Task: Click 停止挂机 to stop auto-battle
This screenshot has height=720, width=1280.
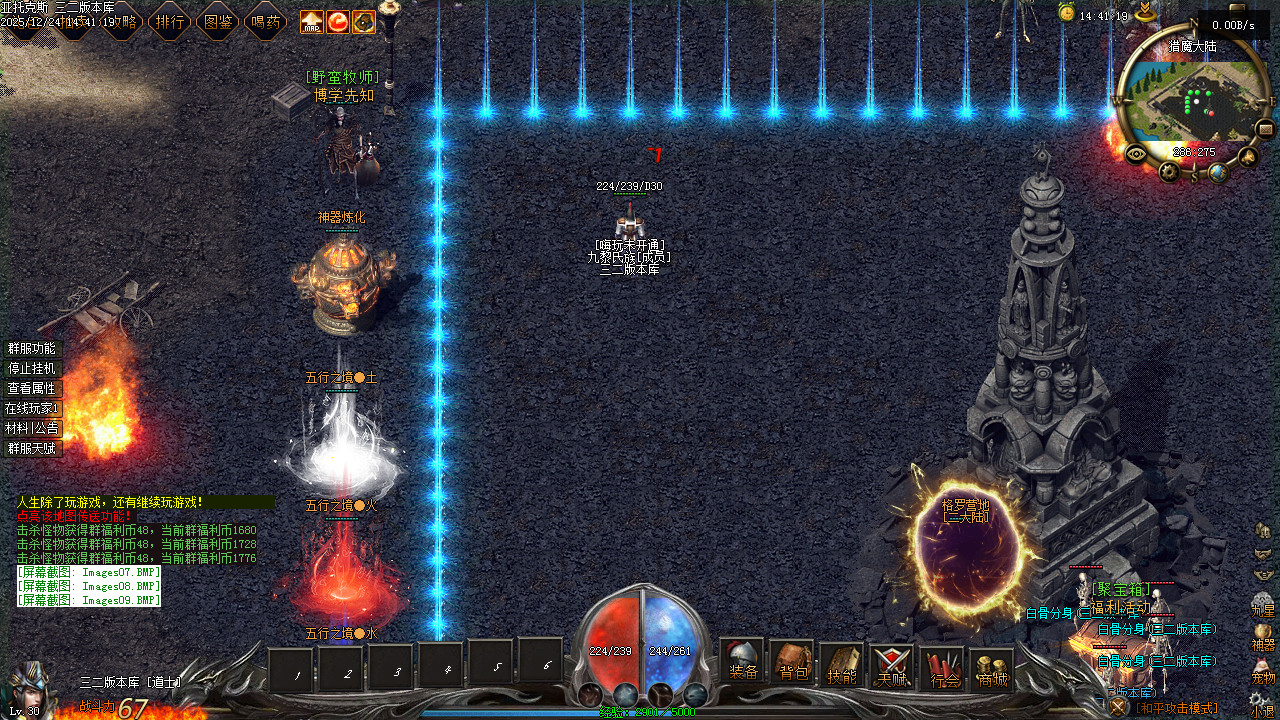Action: 32,369
